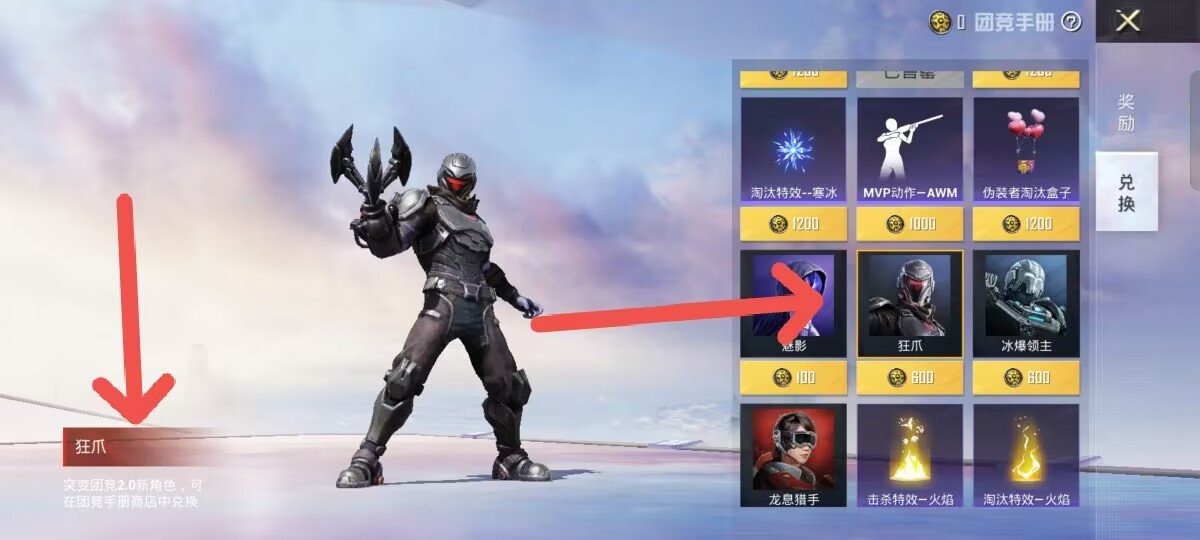
Task: Redeem 魅影 with the 100 coin button
Action: [793, 377]
